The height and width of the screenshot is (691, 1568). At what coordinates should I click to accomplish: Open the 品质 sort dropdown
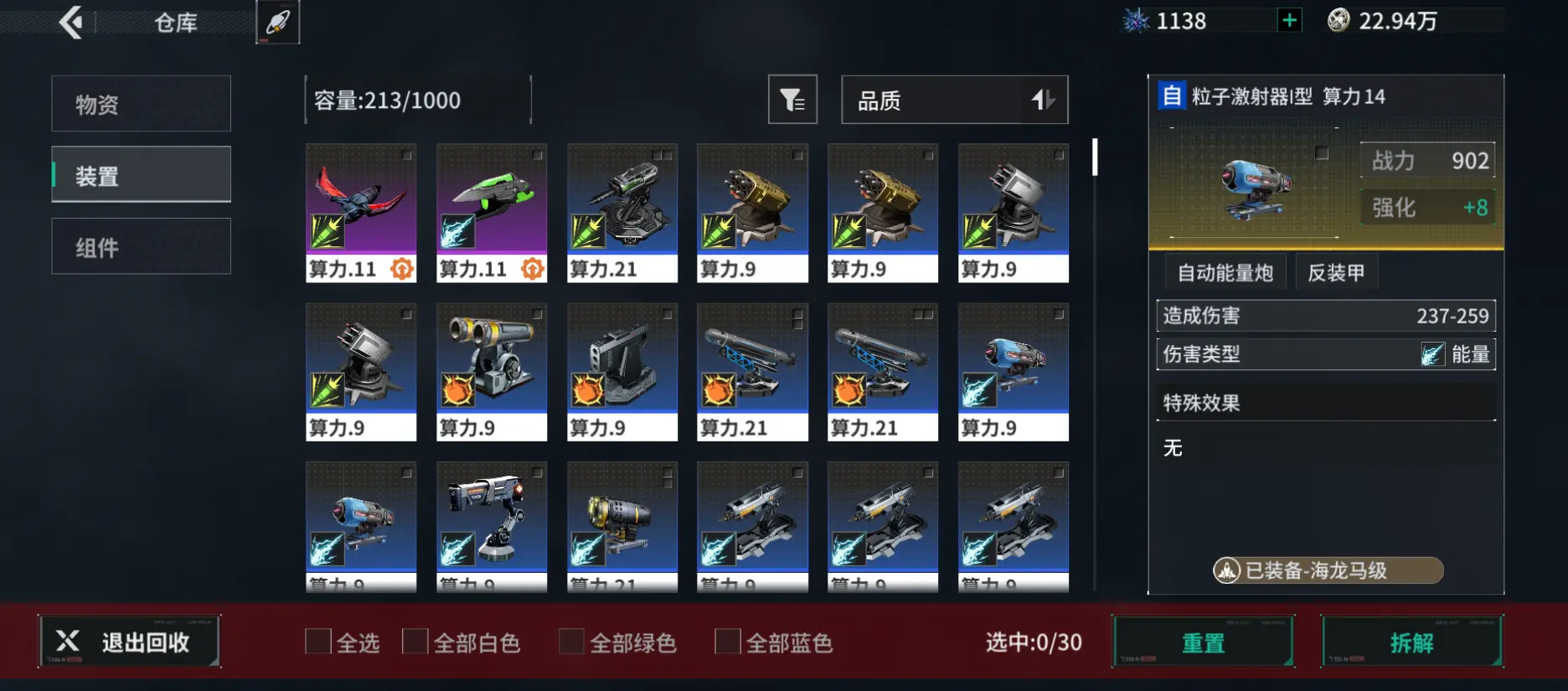pyautogui.click(x=954, y=100)
